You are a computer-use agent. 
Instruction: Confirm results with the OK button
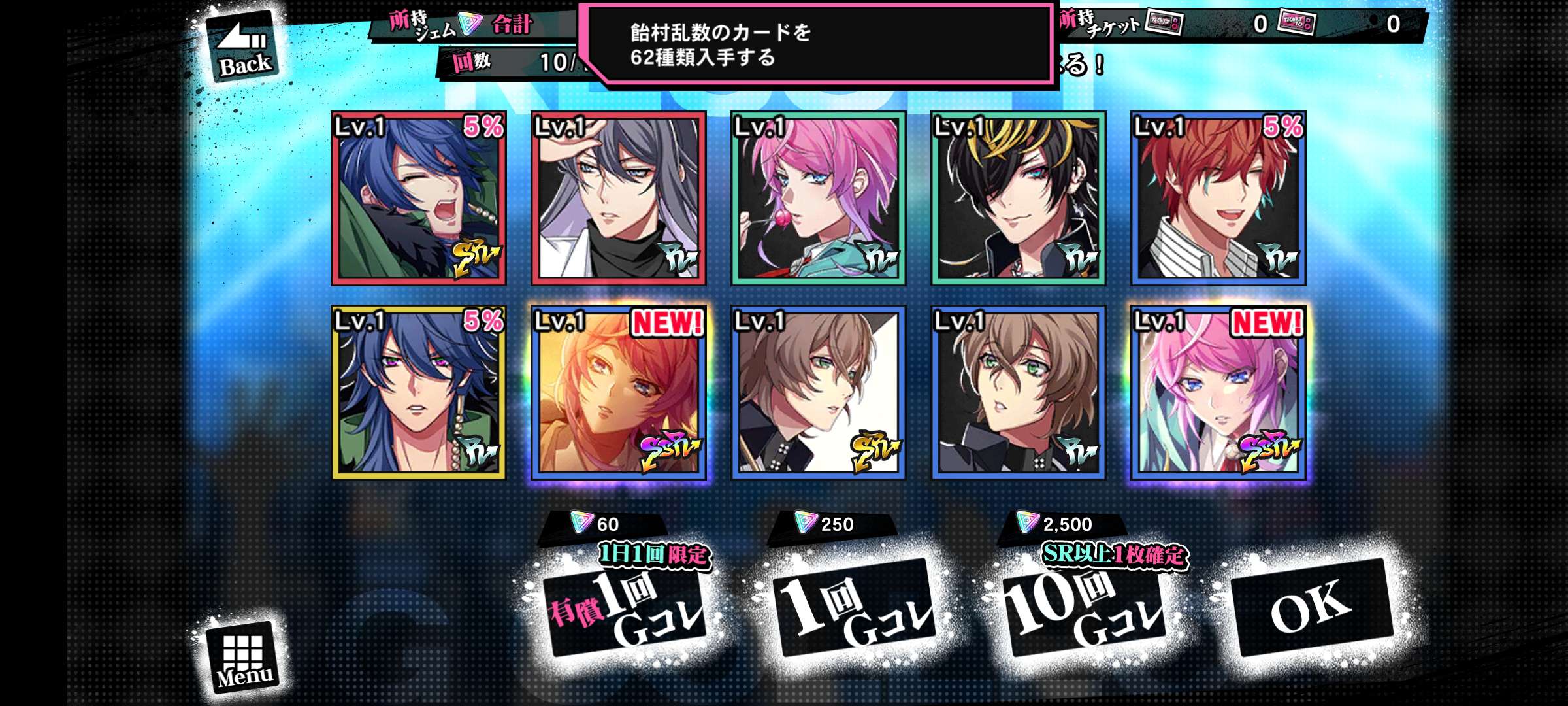point(1311,607)
